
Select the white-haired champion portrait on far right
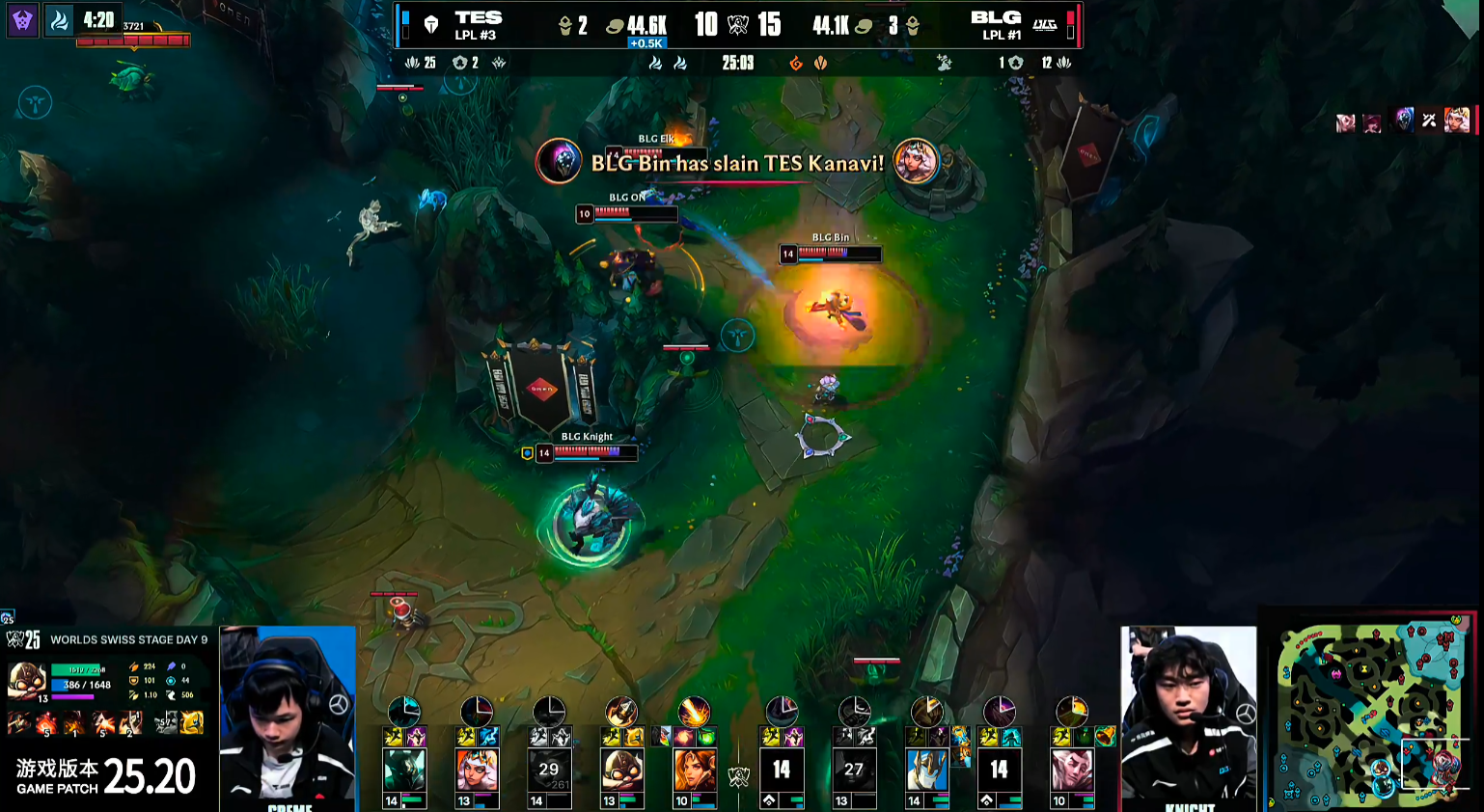click(1071, 771)
